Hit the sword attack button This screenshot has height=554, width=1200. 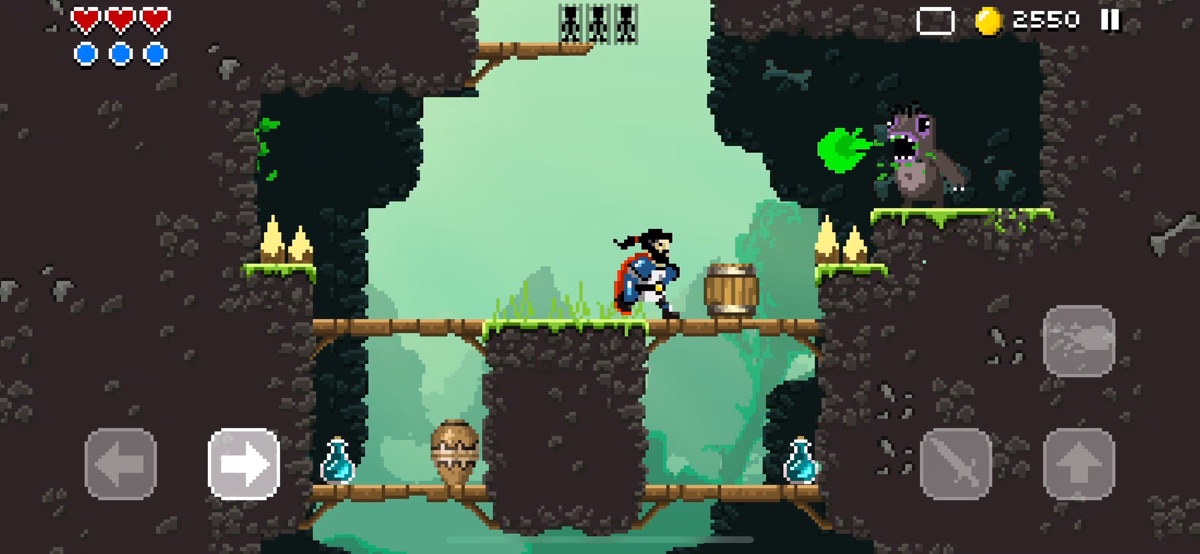pos(955,464)
